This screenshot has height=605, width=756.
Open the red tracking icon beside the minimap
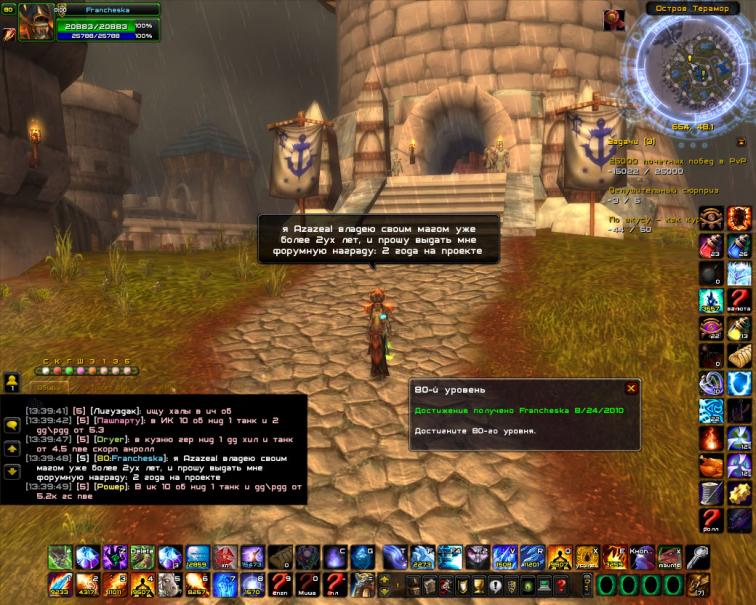[613, 18]
